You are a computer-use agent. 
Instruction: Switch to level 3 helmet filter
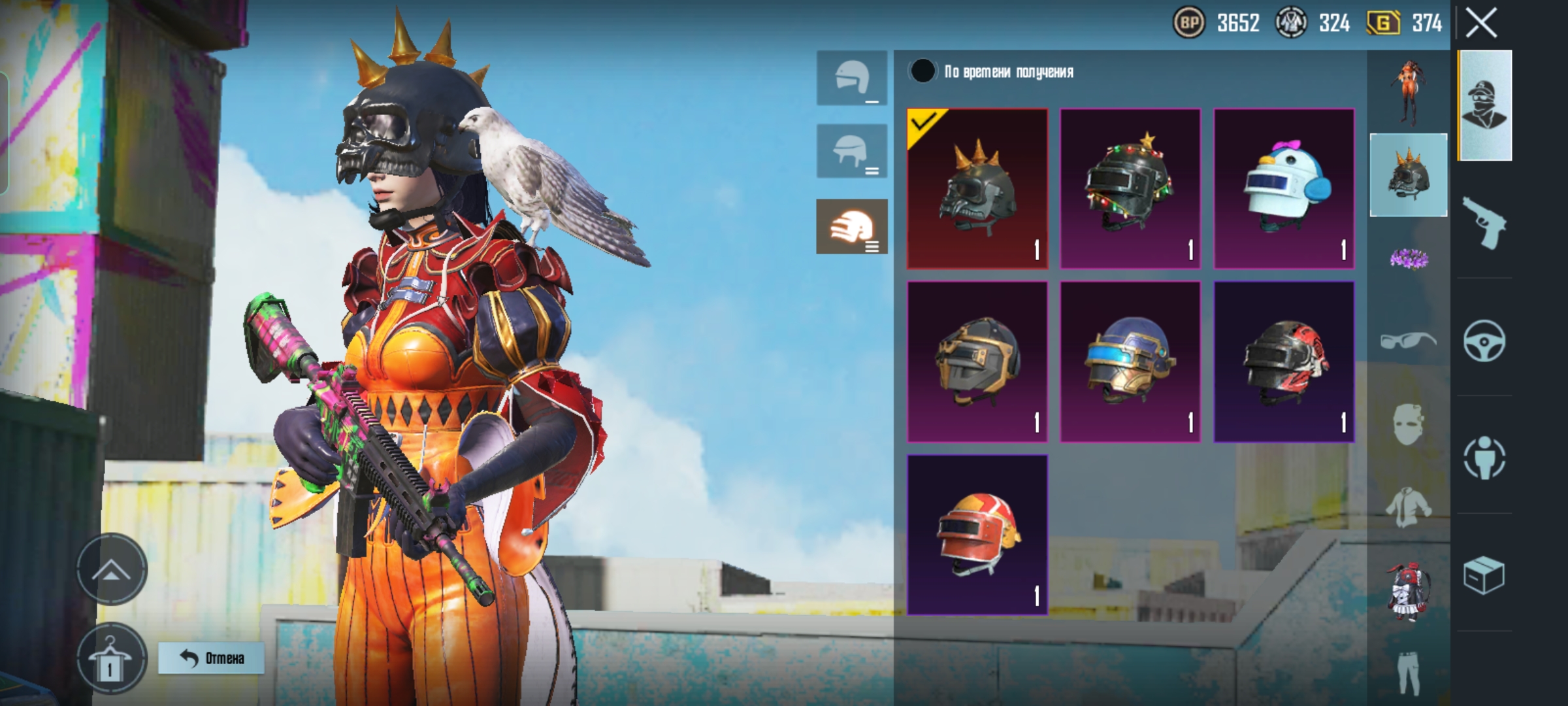[852, 226]
